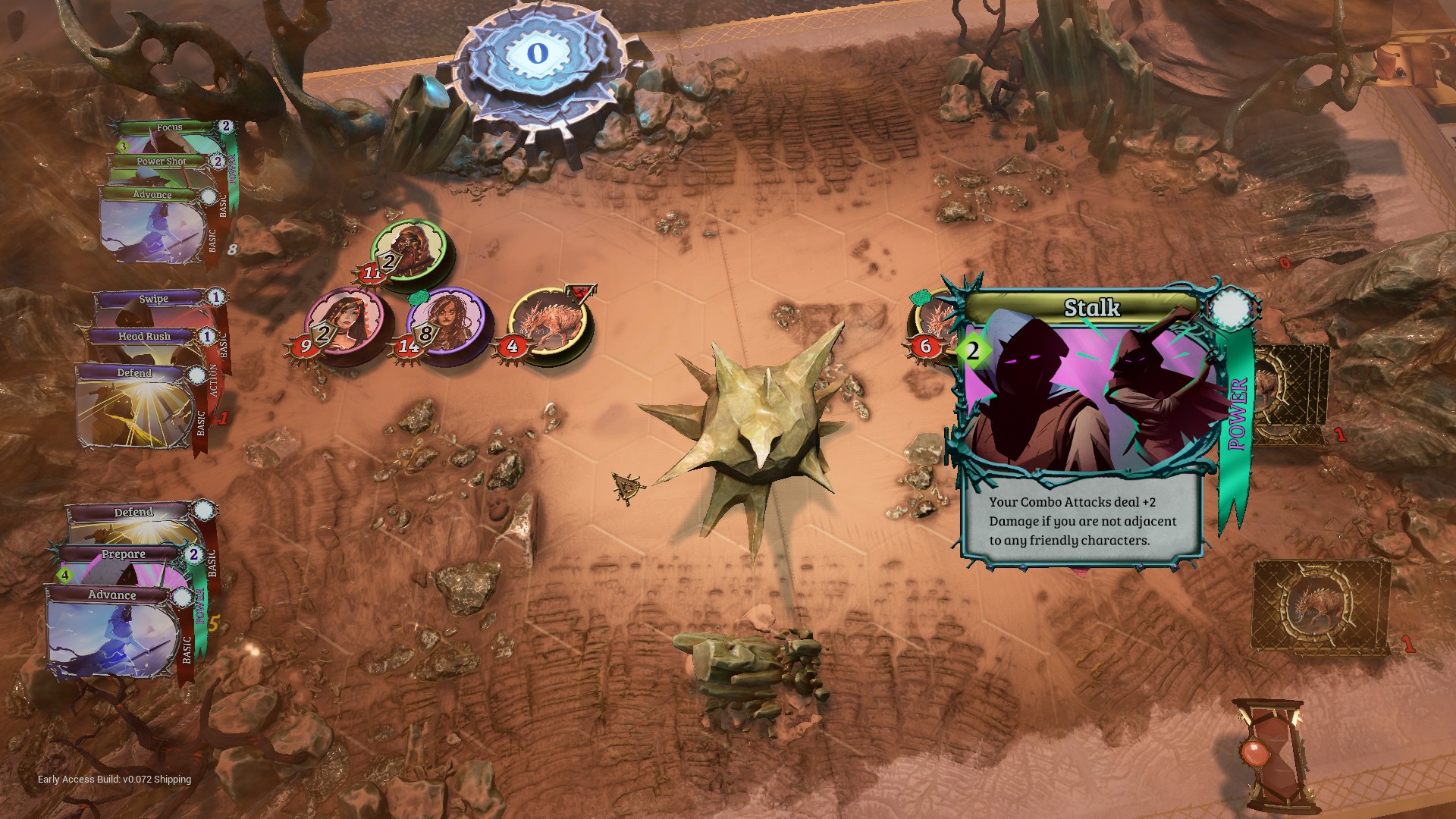The width and height of the screenshot is (1456, 819).
Task: Select the Head Rush card
Action: click(144, 337)
